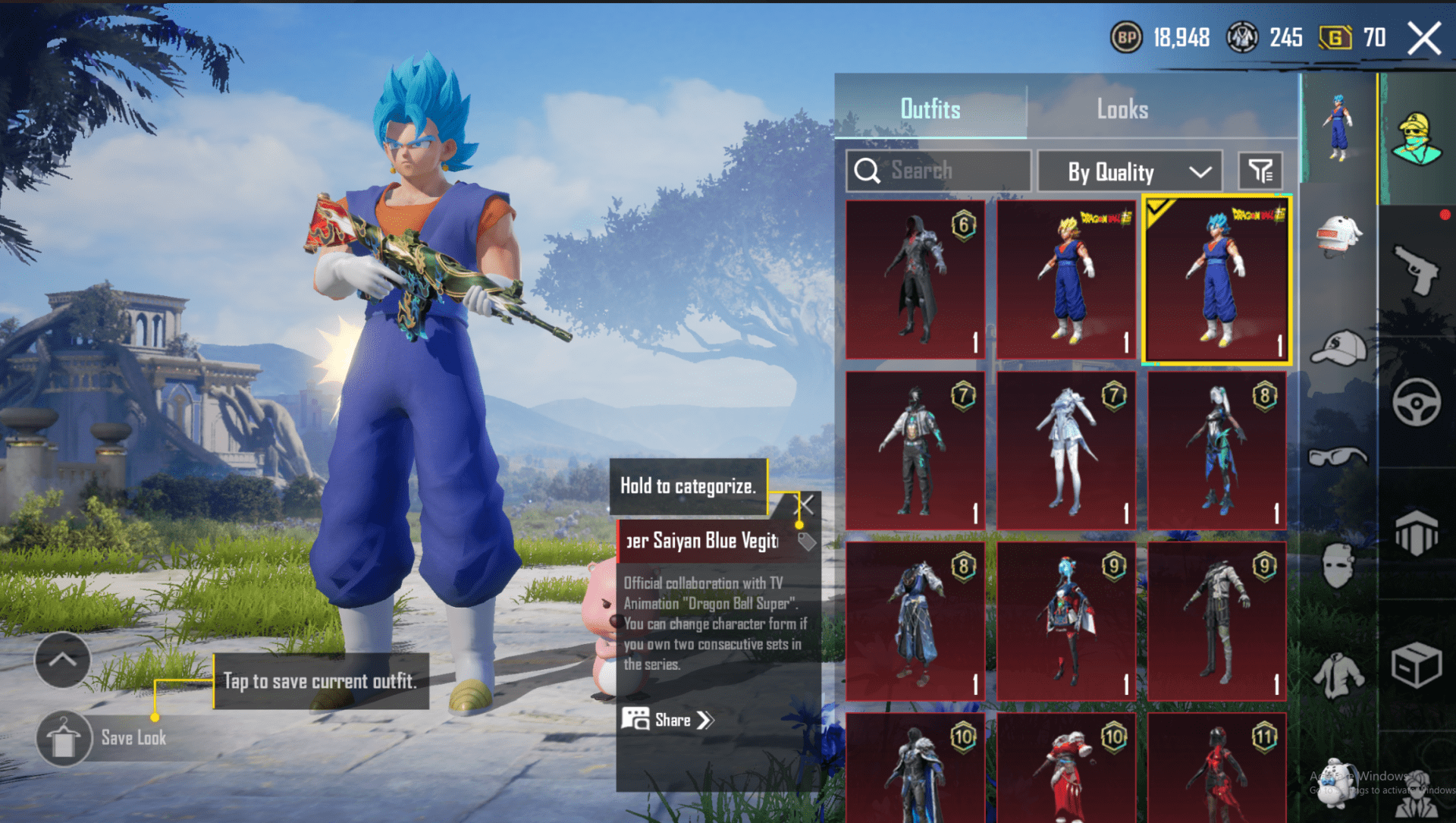
Task: Open the face mask category
Action: [1338, 565]
